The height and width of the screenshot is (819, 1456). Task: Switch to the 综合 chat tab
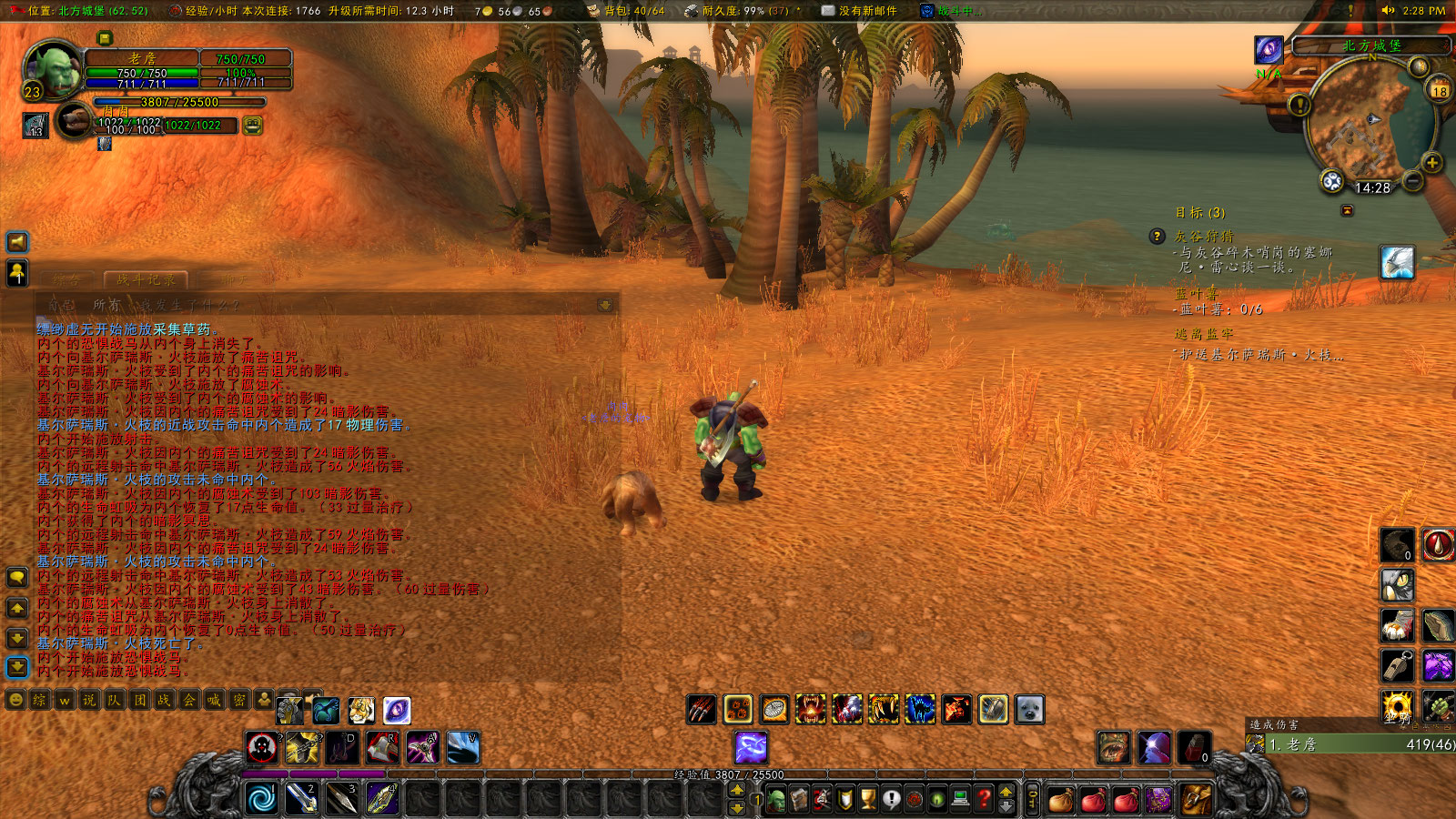click(x=67, y=279)
